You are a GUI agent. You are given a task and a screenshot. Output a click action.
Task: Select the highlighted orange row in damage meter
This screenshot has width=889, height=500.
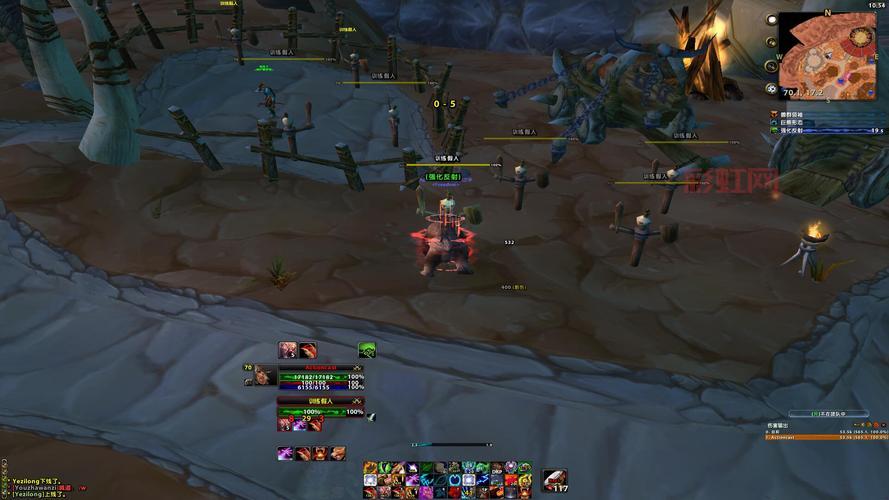826,437
